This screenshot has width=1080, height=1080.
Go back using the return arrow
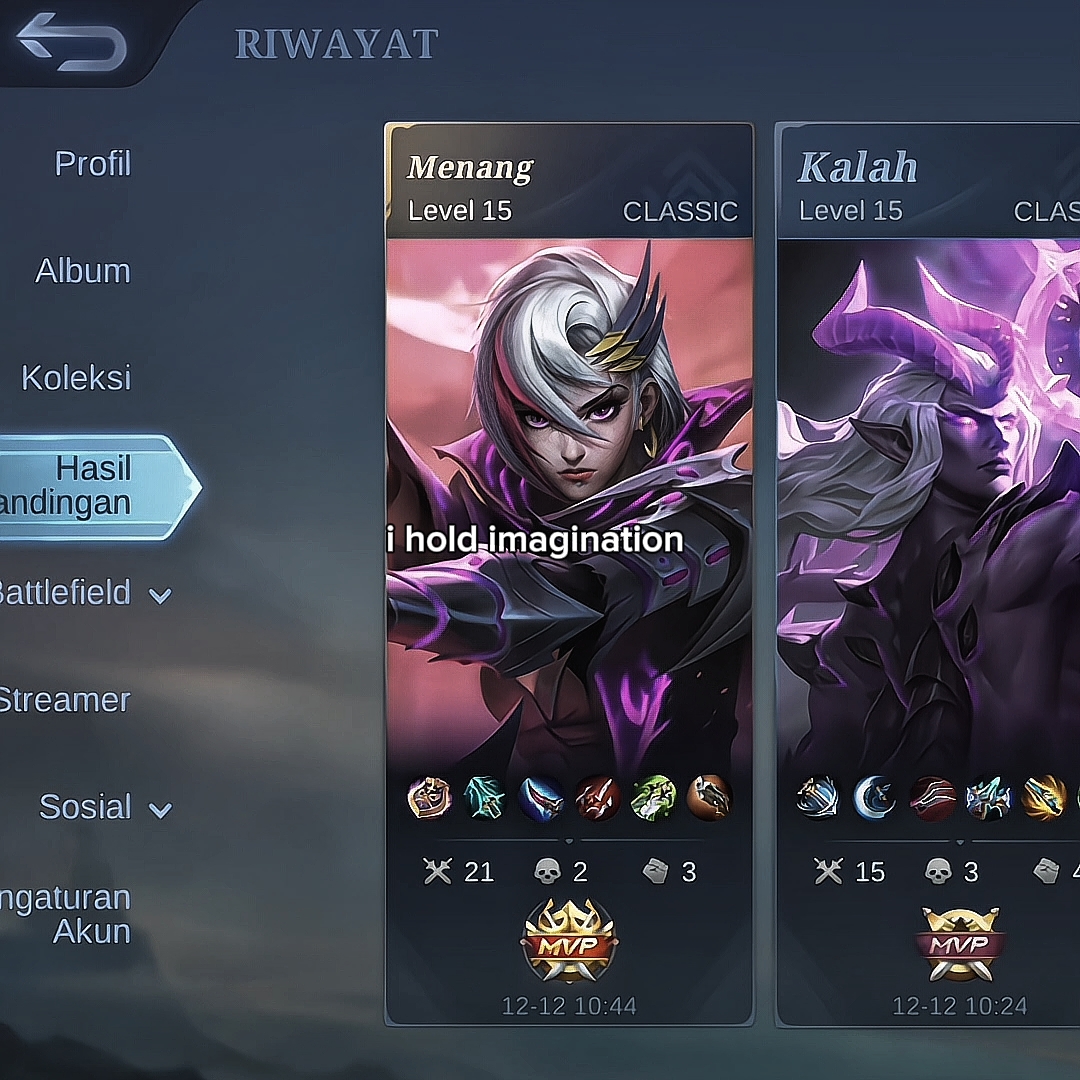72,44
